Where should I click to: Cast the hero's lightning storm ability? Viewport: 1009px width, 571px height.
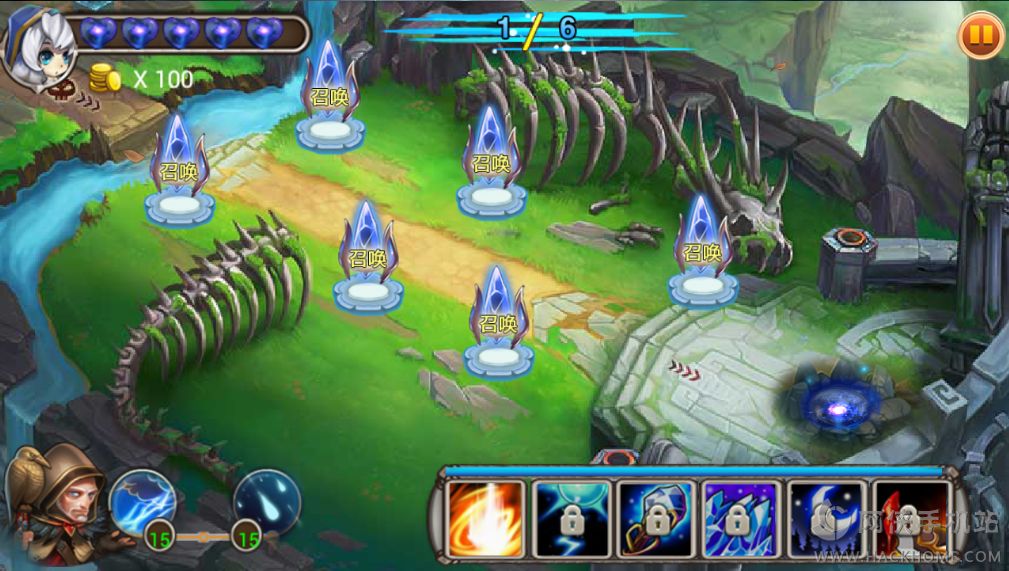tap(142, 500)
